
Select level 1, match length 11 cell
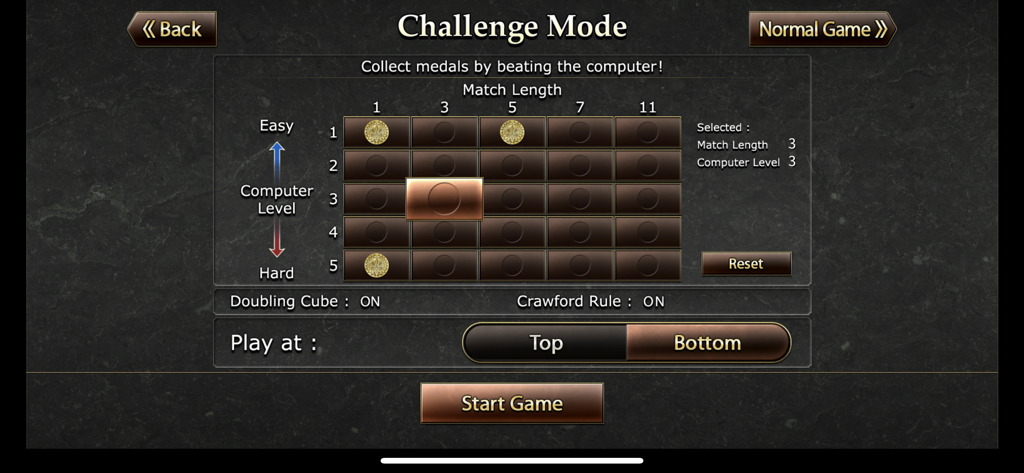648,132
